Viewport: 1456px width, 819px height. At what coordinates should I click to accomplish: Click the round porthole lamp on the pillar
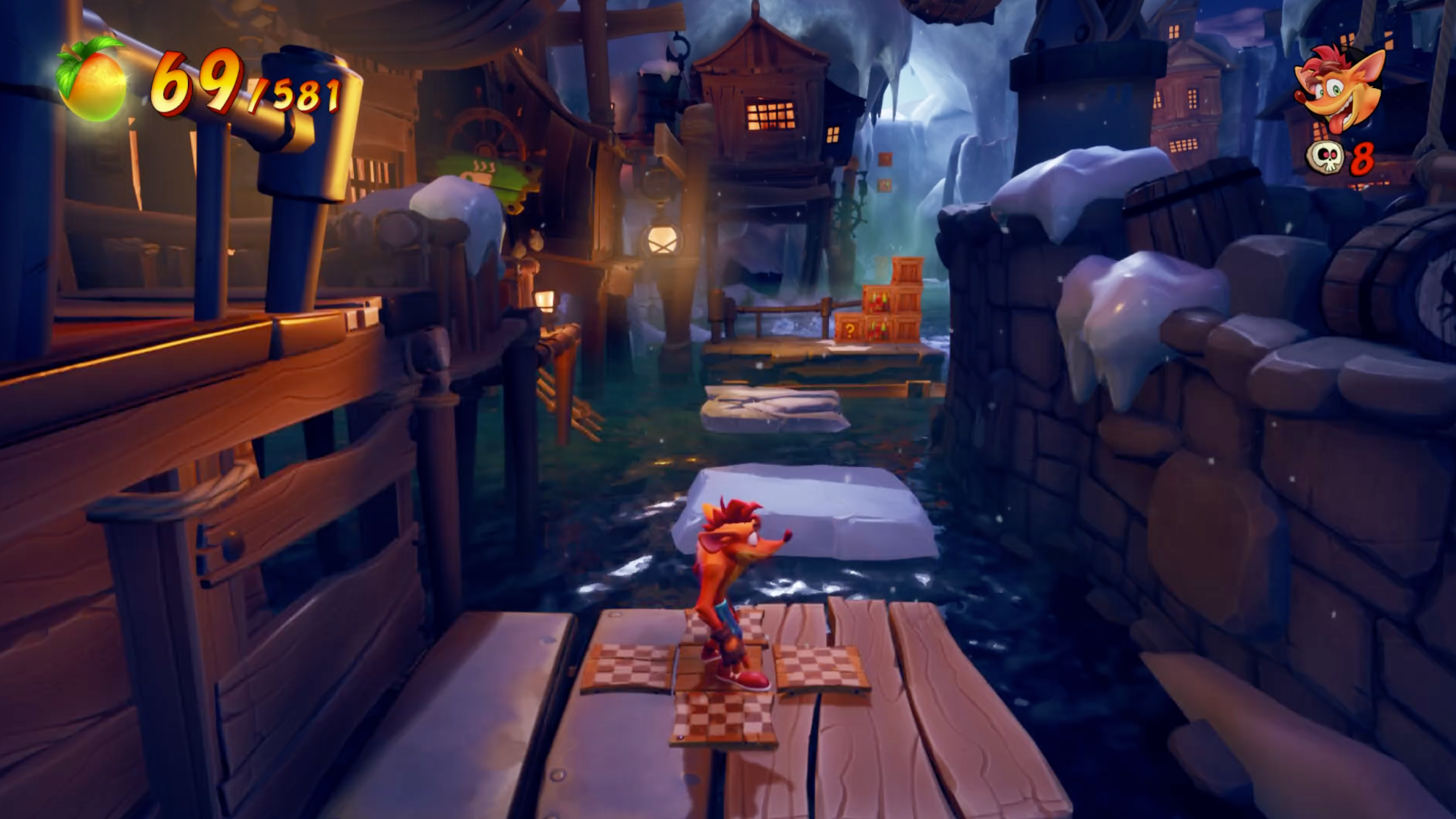tap(662, 240)
